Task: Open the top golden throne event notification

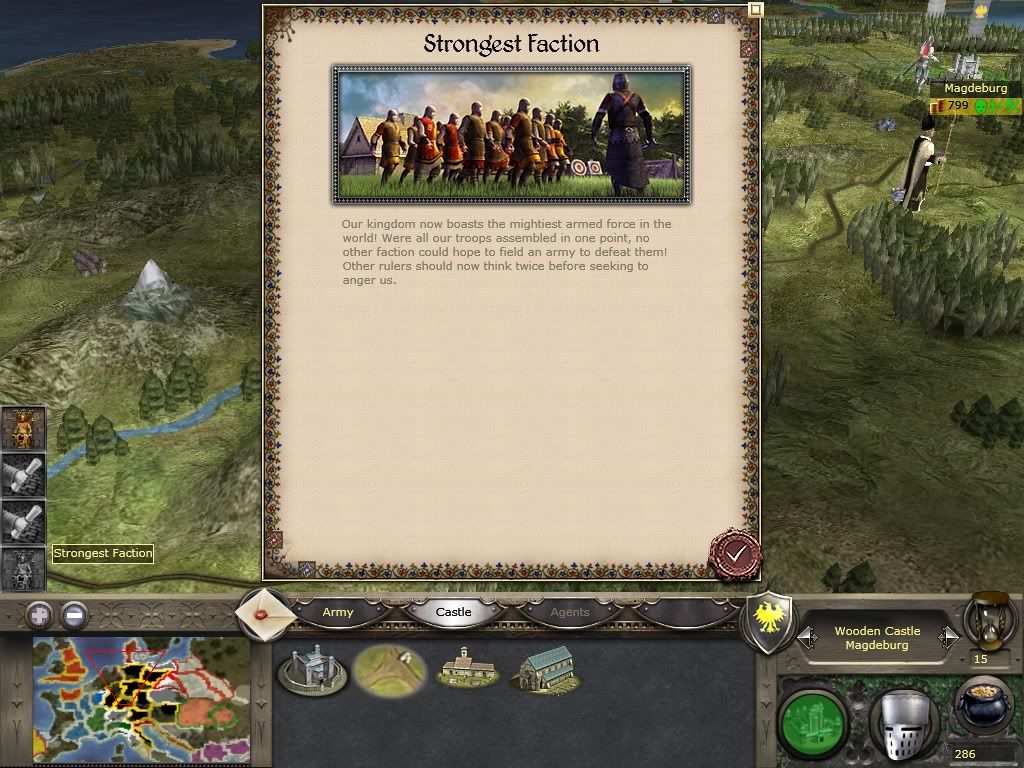Action: pyautogui.click(x=23, y=430)
